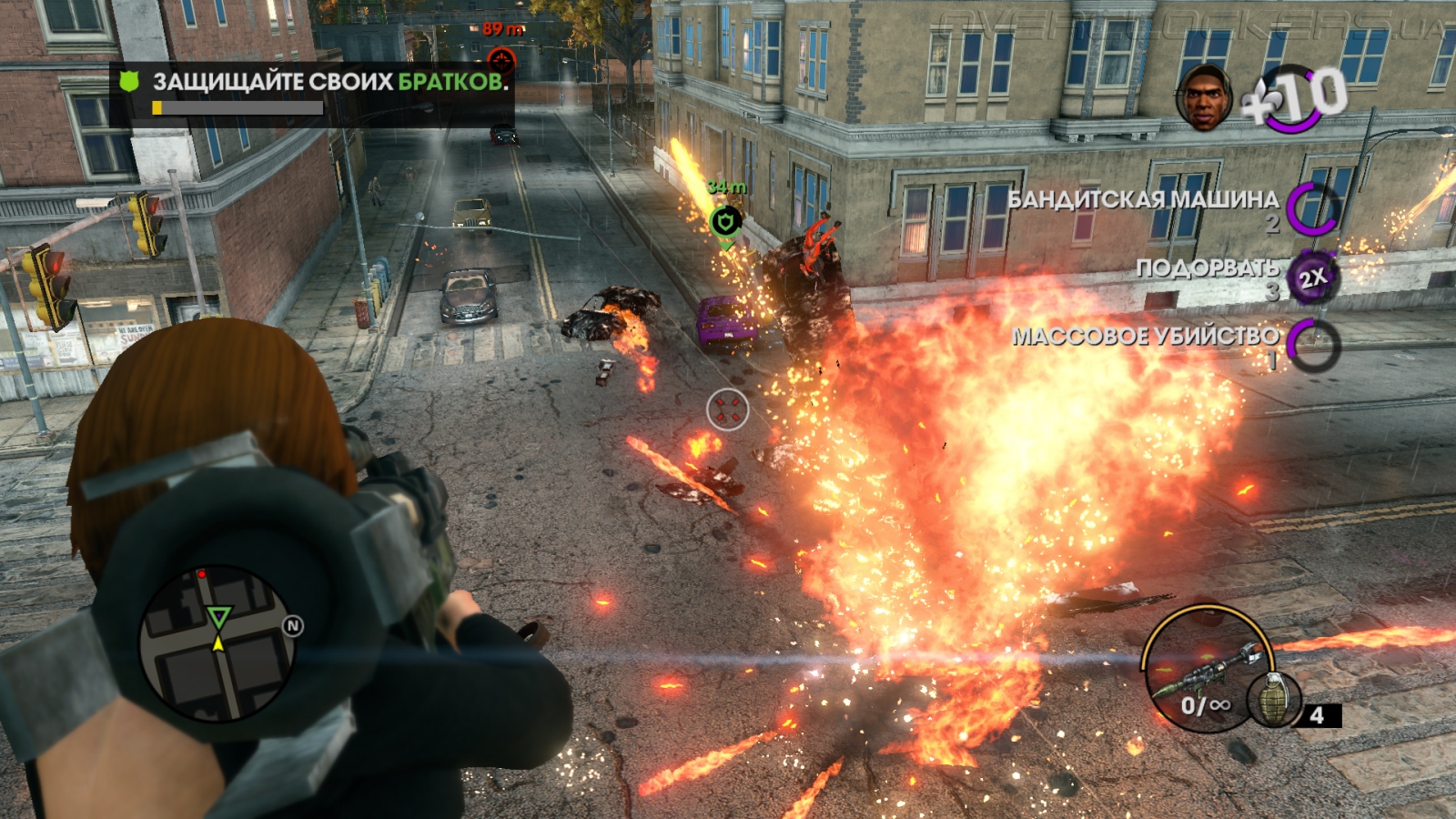Click the minimap north compass indicator
Image resolution: width=1456 pixels, height=819 pixels.
(x=292, y=626)
